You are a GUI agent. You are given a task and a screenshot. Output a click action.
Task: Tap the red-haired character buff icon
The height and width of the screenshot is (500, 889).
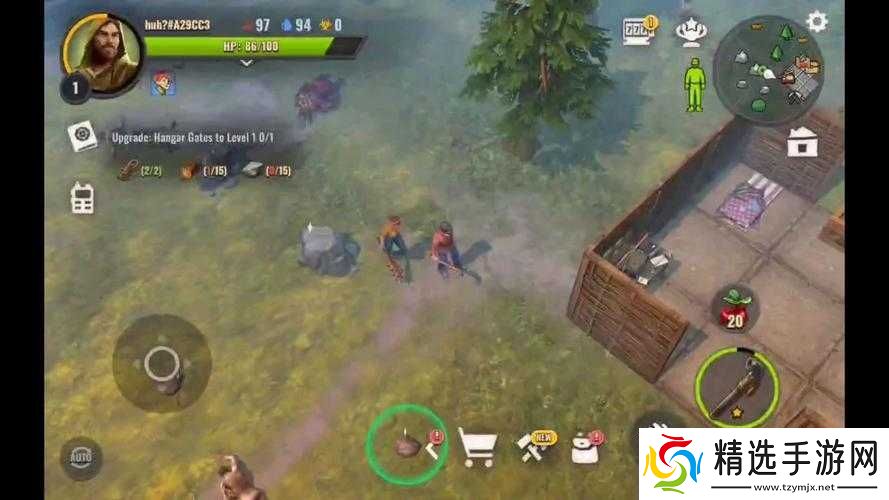(x=163, y=84)
